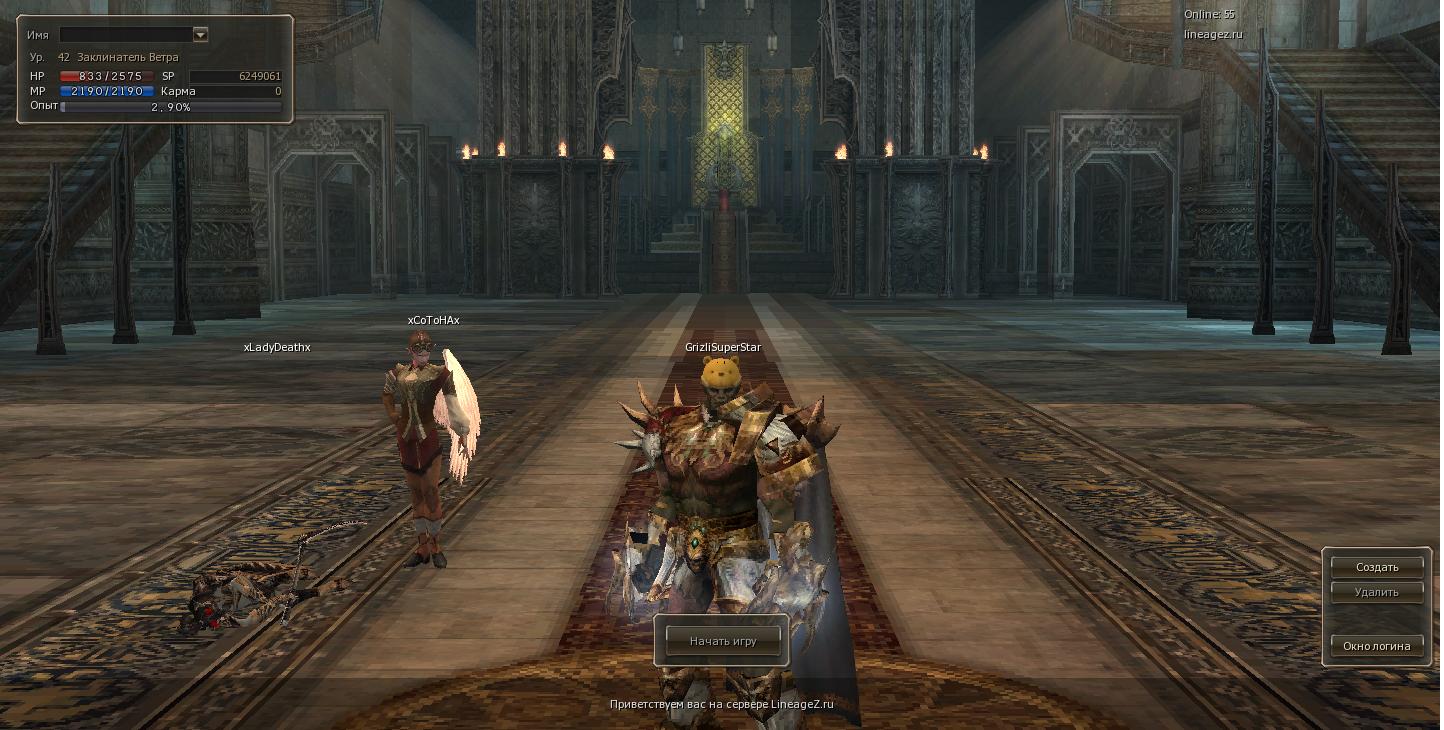Open the Имя character name dropdown
This screenshot has width=1444, height=730.
pyautogui.click(x=200, y=35)
